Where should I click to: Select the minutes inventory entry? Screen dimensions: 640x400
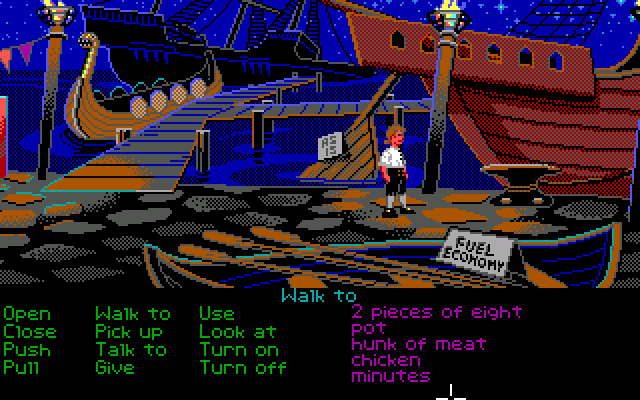pyautogui.click(x=390, y=376)
